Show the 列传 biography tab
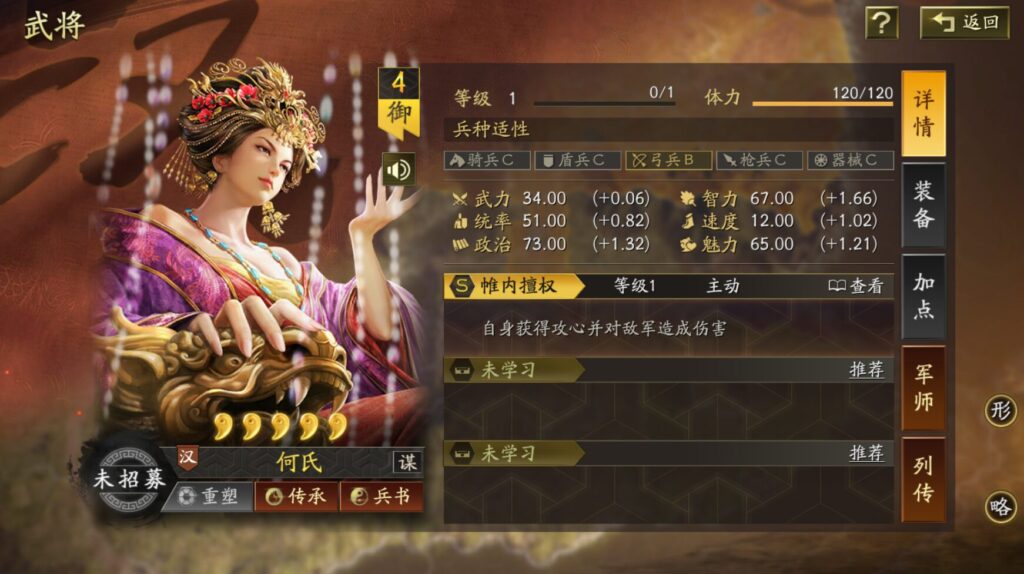Image resolution: width=1024 pixels, height=574 pixels. [923, 478]
